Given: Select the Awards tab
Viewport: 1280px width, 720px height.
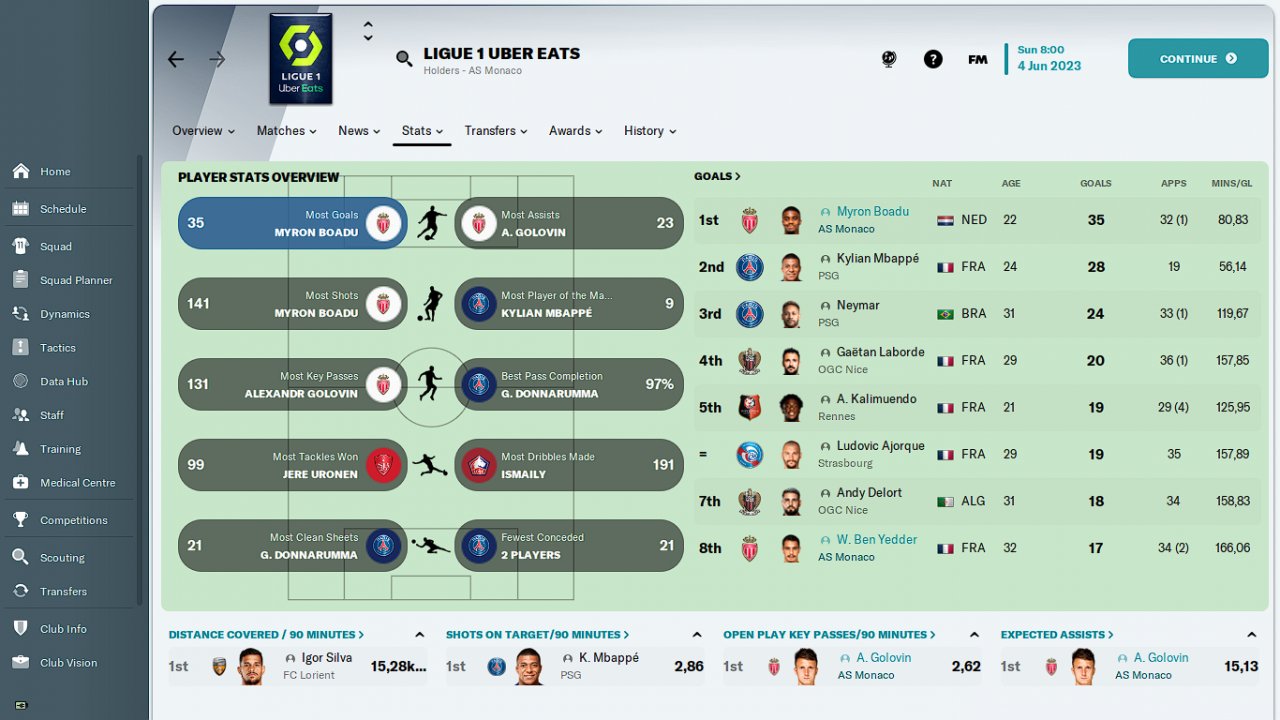Looking at the screenshot, I should pos(575,131).
